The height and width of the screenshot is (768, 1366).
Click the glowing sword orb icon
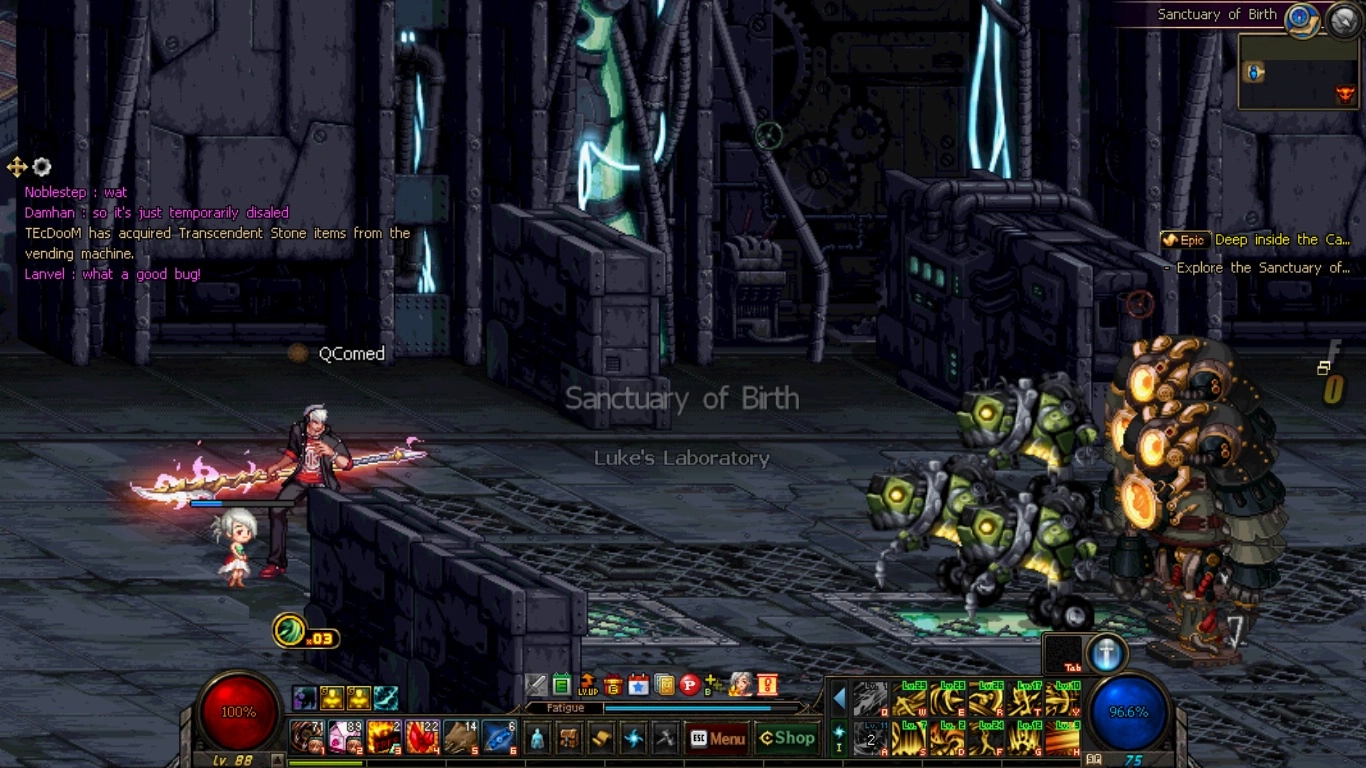(1106, 654)
